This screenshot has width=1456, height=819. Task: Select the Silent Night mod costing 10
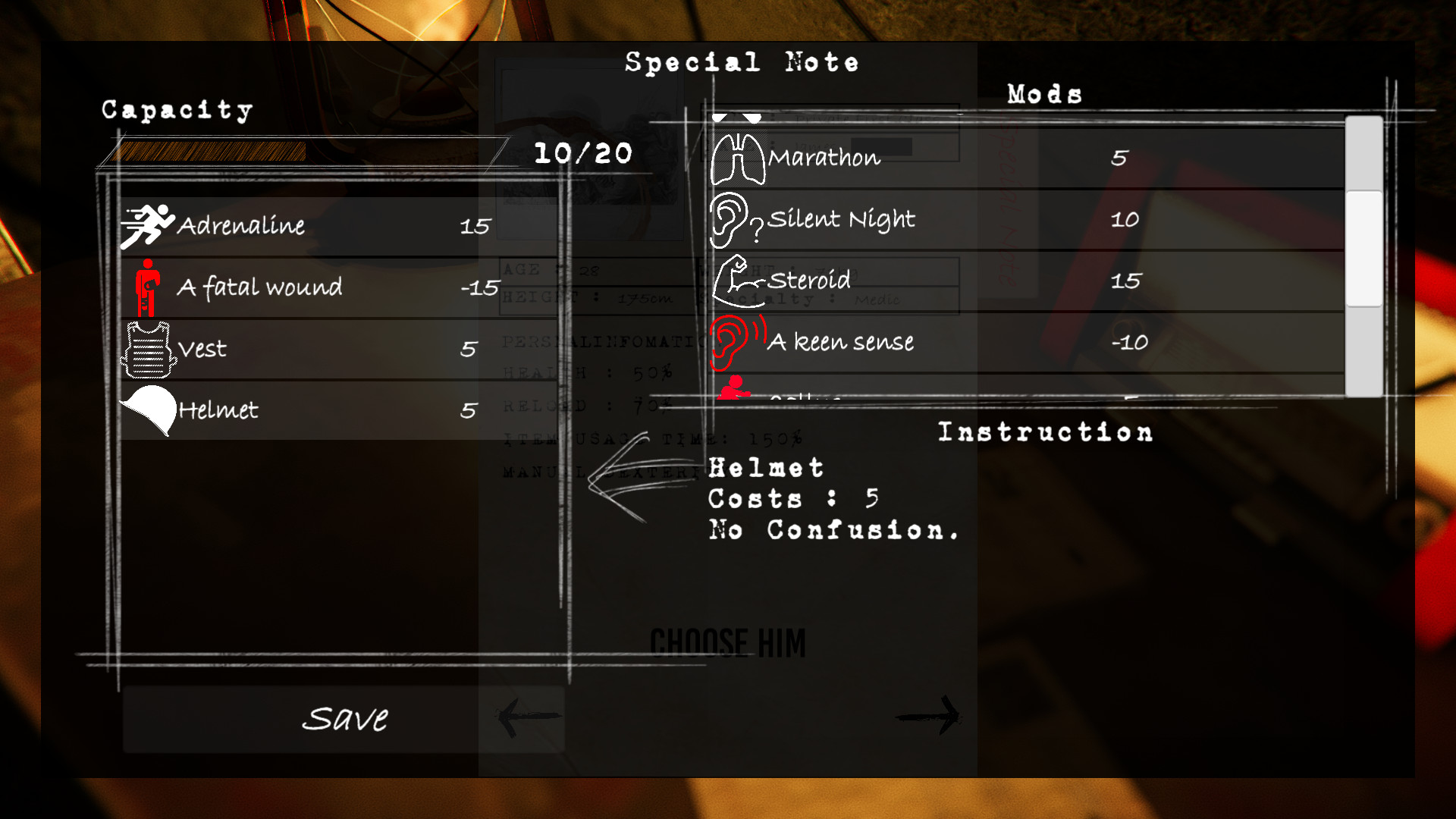point(910,220)
